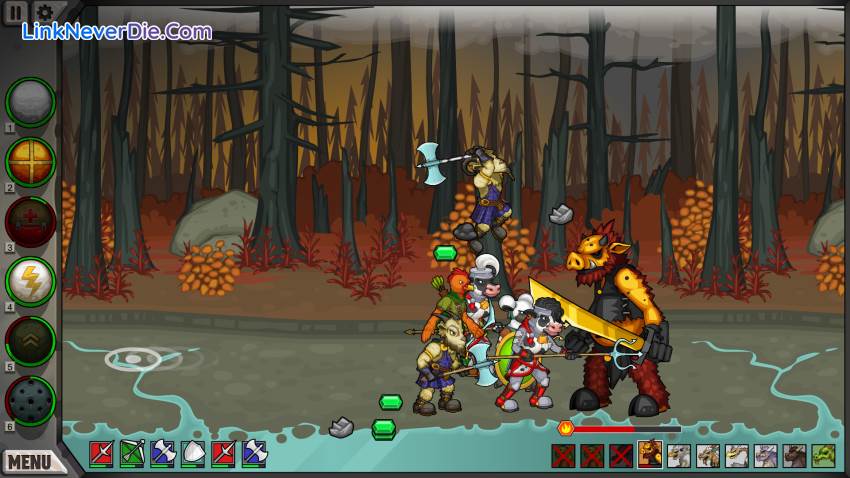
Task: Activate the lightning bolt ability
Action: 30,281
